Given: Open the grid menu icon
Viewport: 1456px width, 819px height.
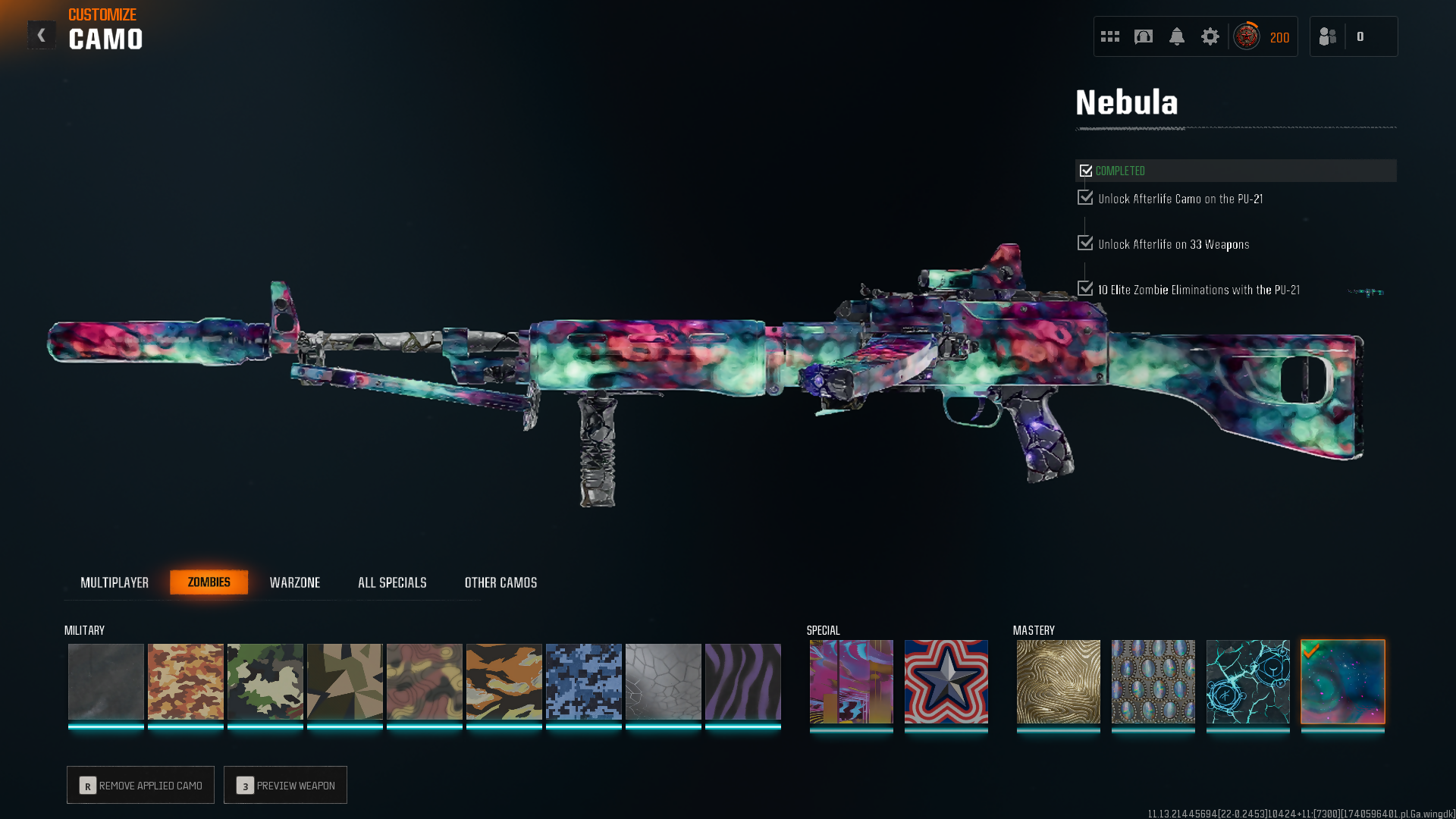Looking at the screenshot, I should pyautogui.click(x=1110, y=36).
